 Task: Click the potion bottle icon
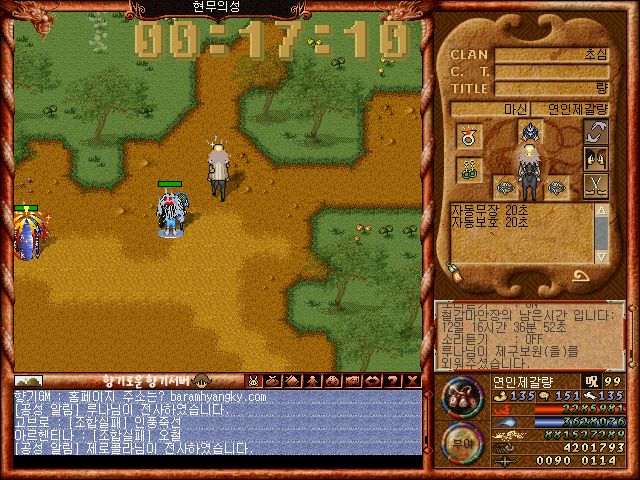454,271
